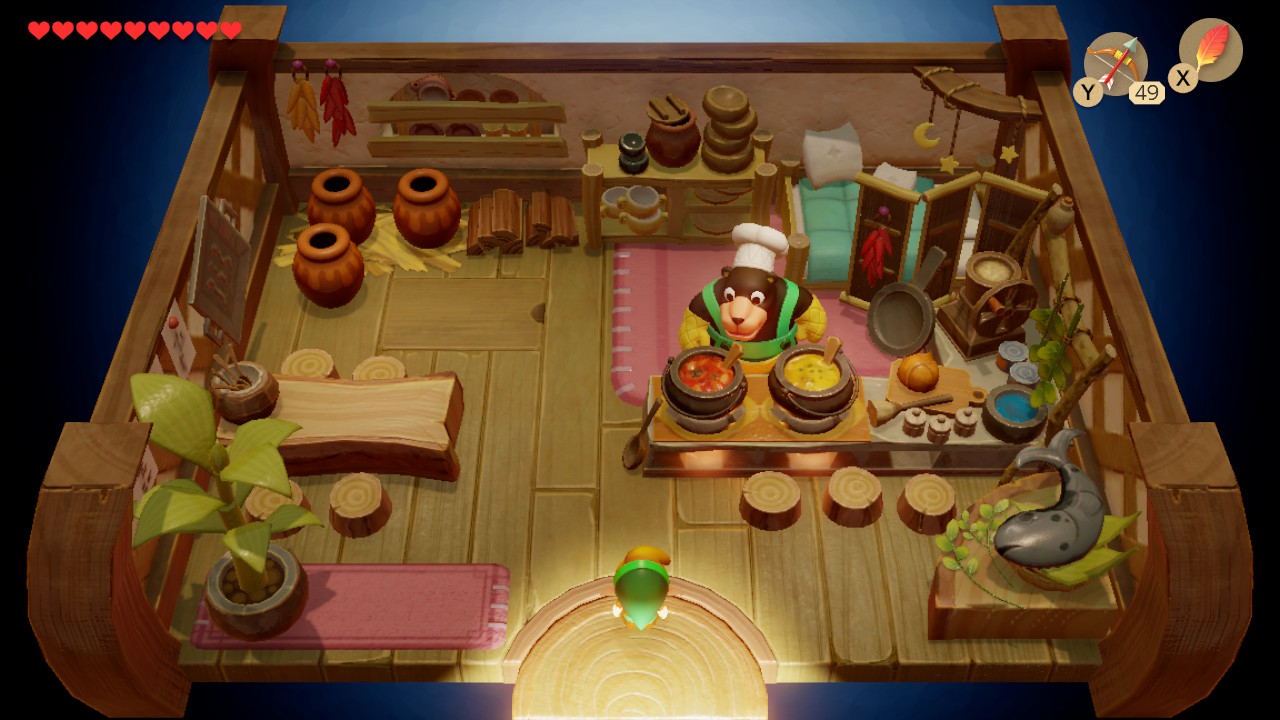Select the Roc's Feather item slot
The height and width of the screenshot is (720, 1280).
pos(1210,50)
